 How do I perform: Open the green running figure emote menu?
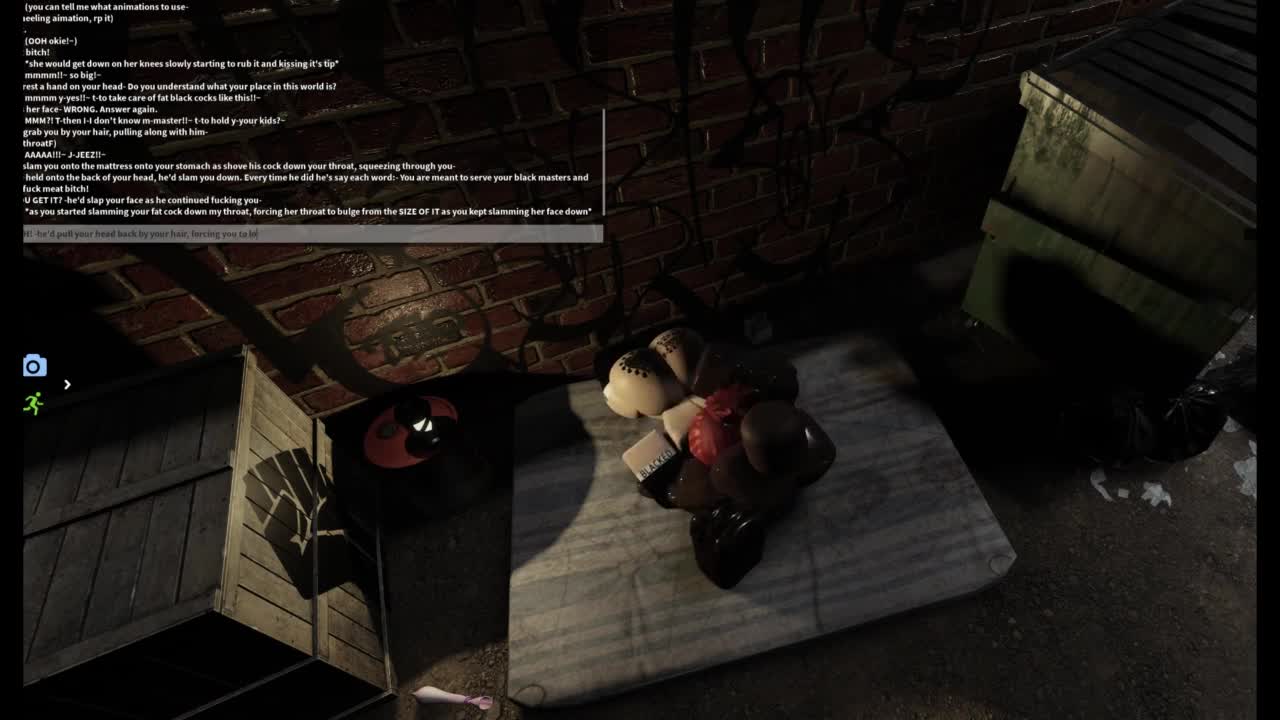(x=34, y=403)
